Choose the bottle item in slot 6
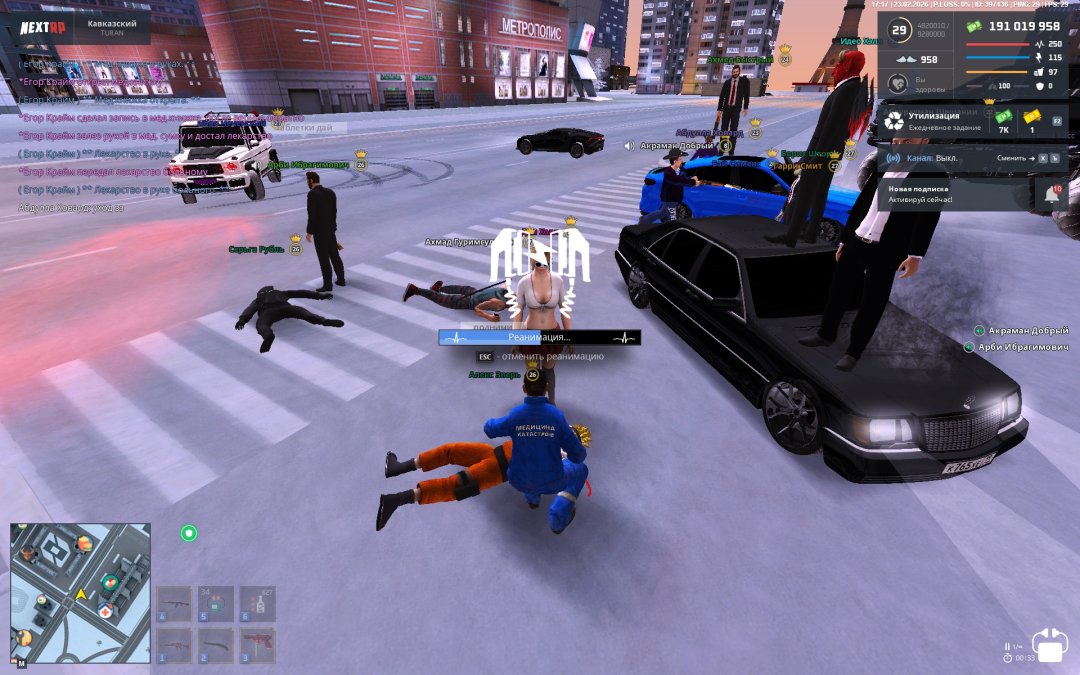 pyautogui.click(x=257, y=603)
